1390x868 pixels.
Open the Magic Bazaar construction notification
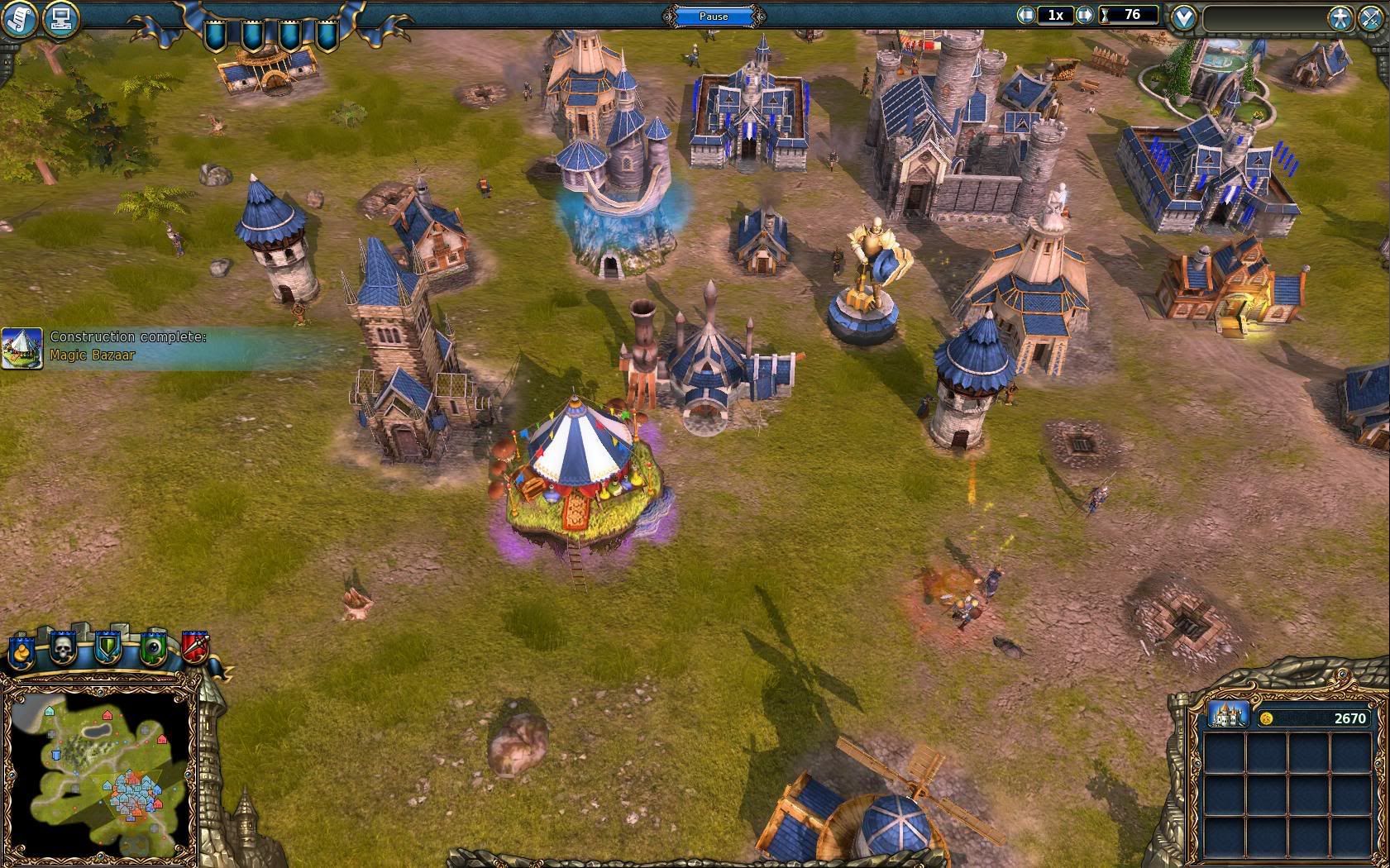click(x=23, y=347)
